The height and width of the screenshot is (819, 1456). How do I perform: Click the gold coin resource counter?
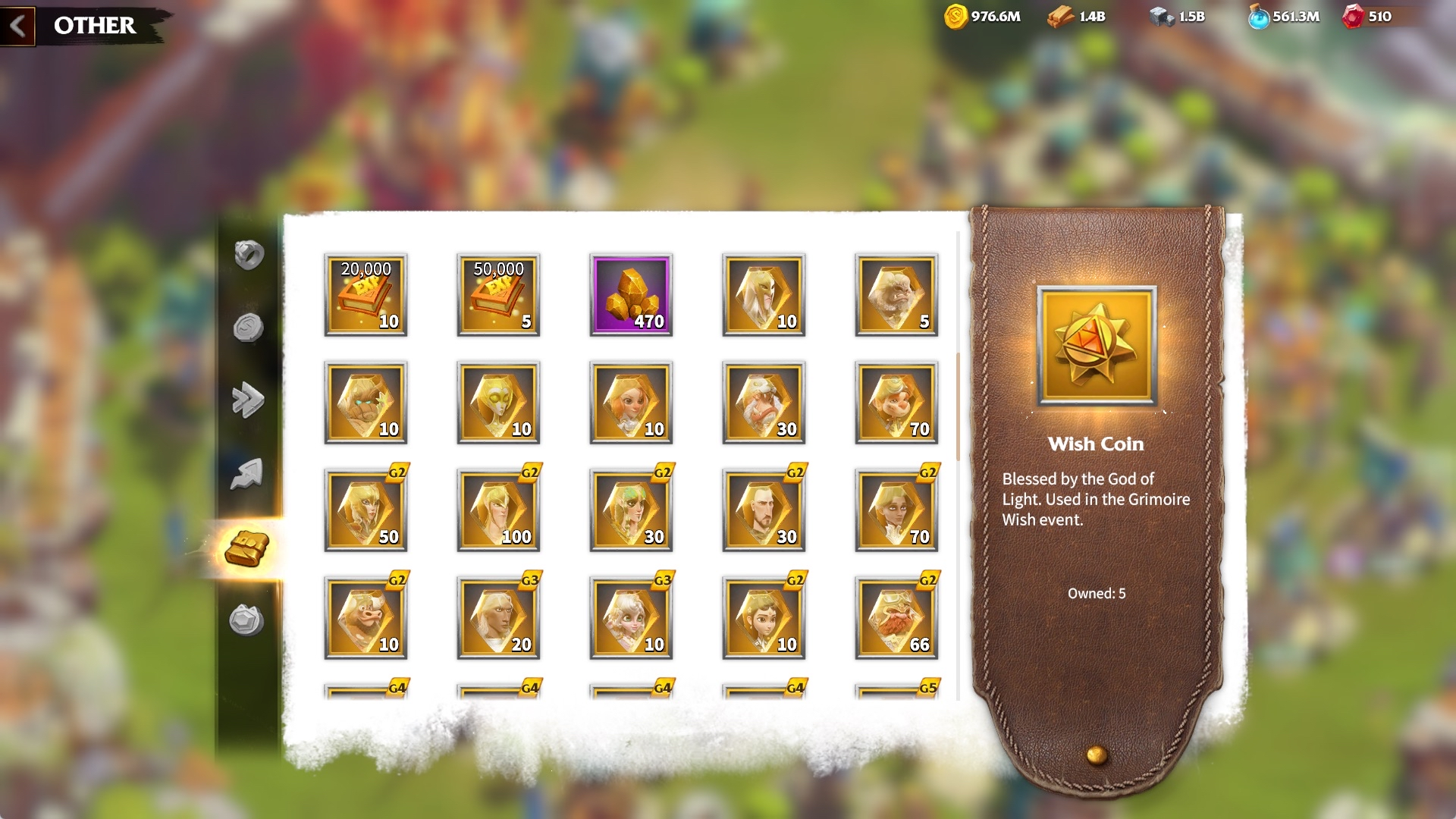[x=983, y=17]
